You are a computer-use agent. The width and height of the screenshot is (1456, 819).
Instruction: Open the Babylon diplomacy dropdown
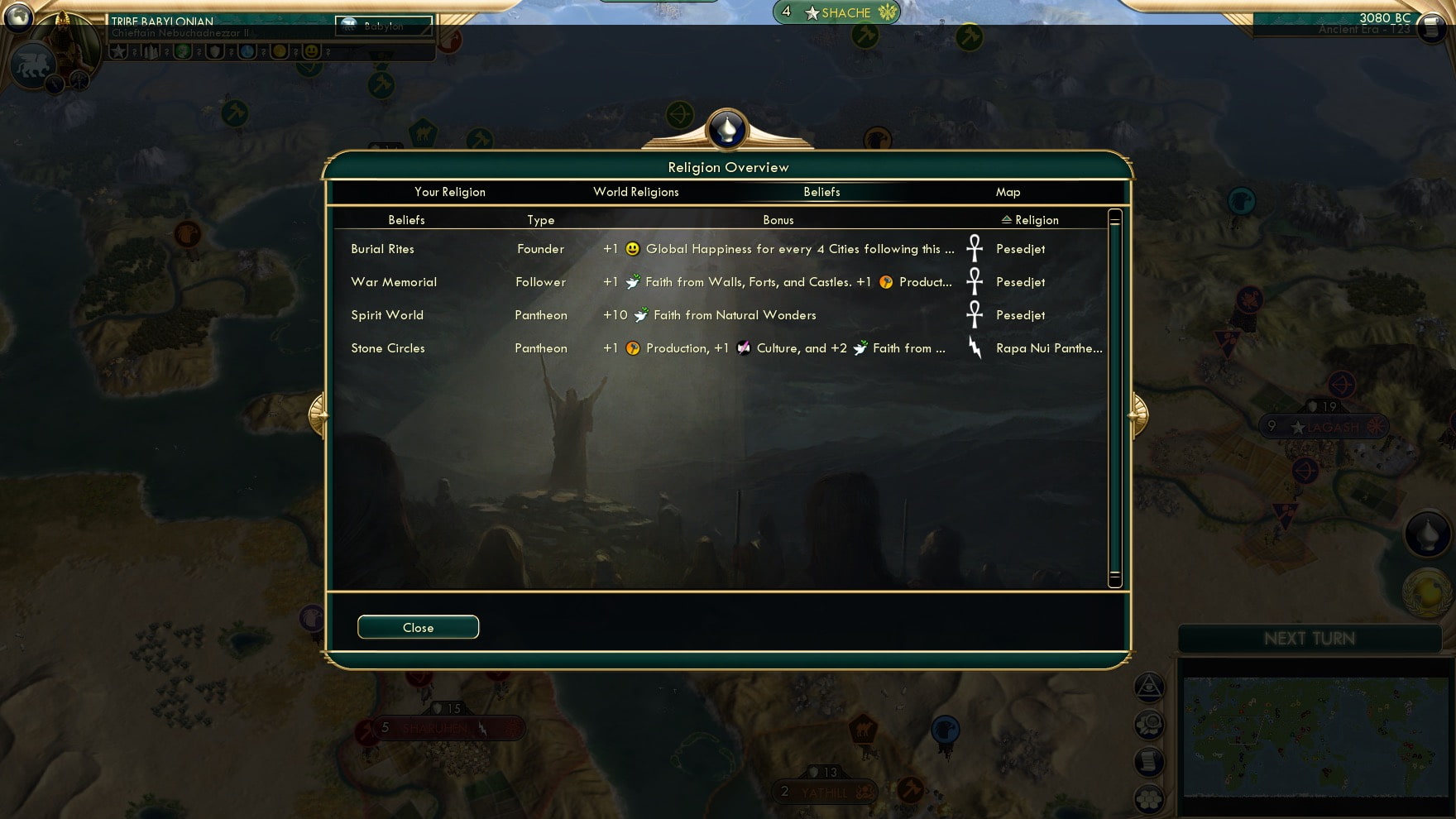coord(384,26)
